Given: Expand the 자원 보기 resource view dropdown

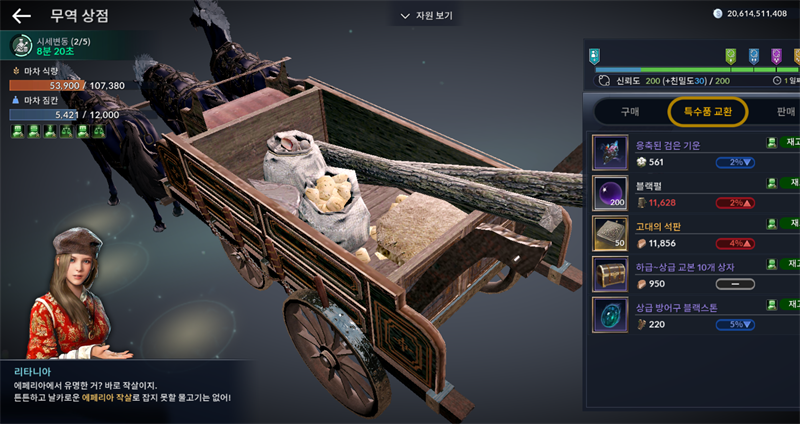Looking at the screenshot, I should coord(426,16).
